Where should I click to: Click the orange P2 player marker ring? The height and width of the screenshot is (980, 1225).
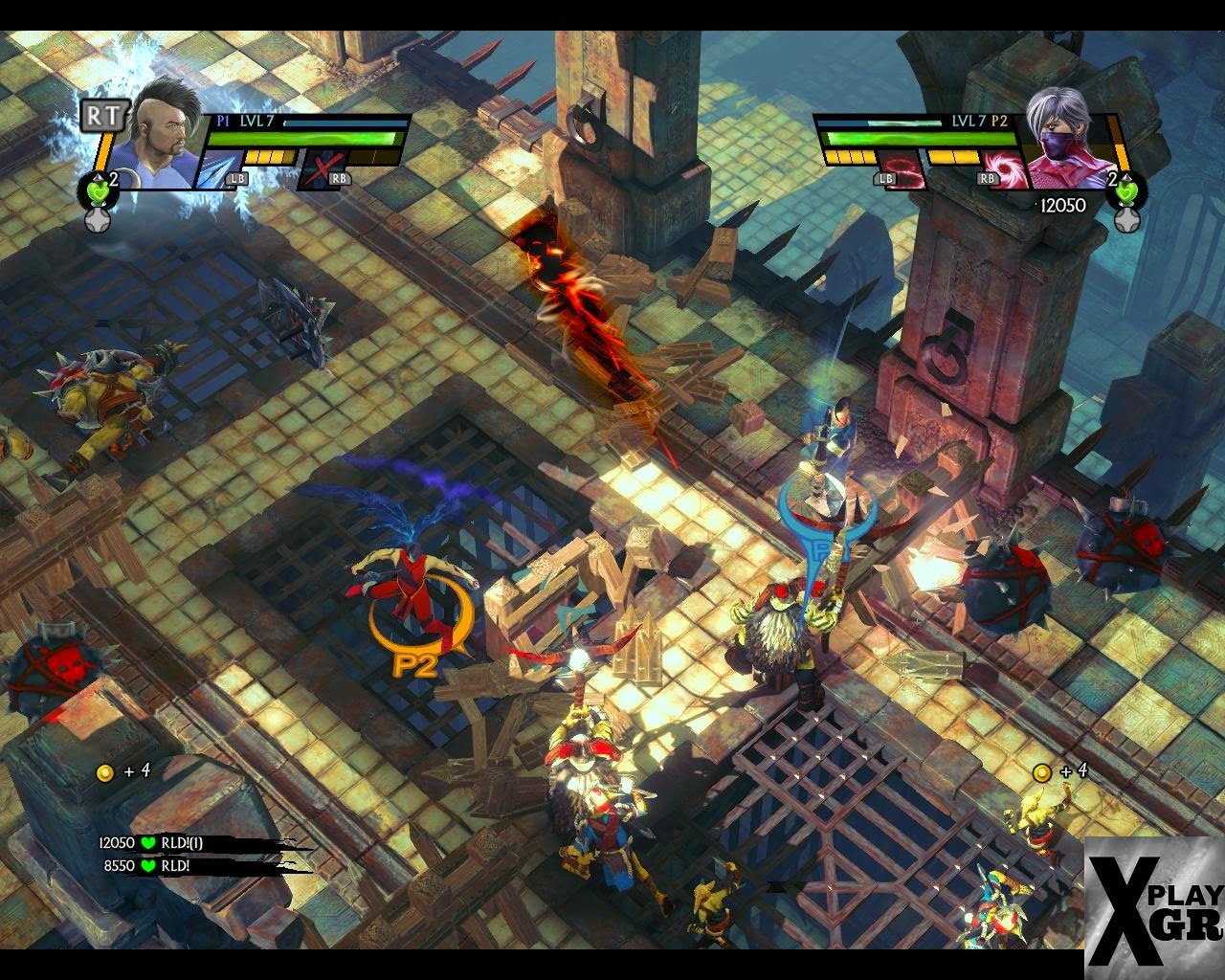419,627
